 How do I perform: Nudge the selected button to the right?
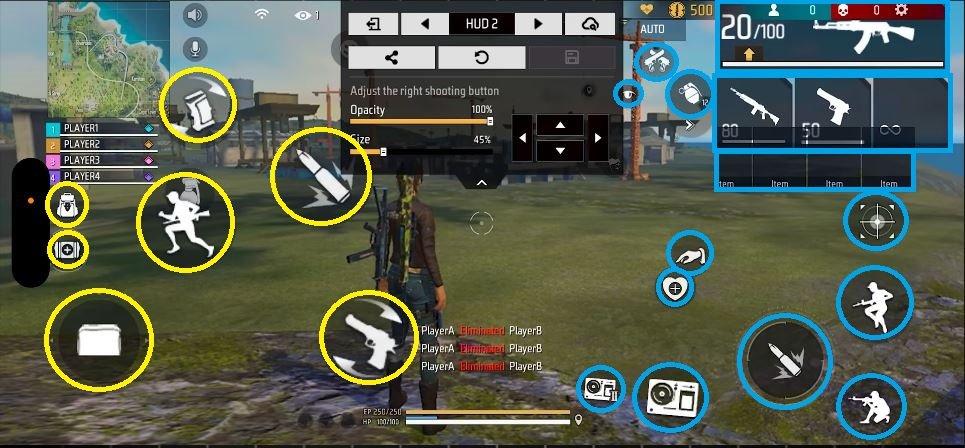(x=596, y=138)
